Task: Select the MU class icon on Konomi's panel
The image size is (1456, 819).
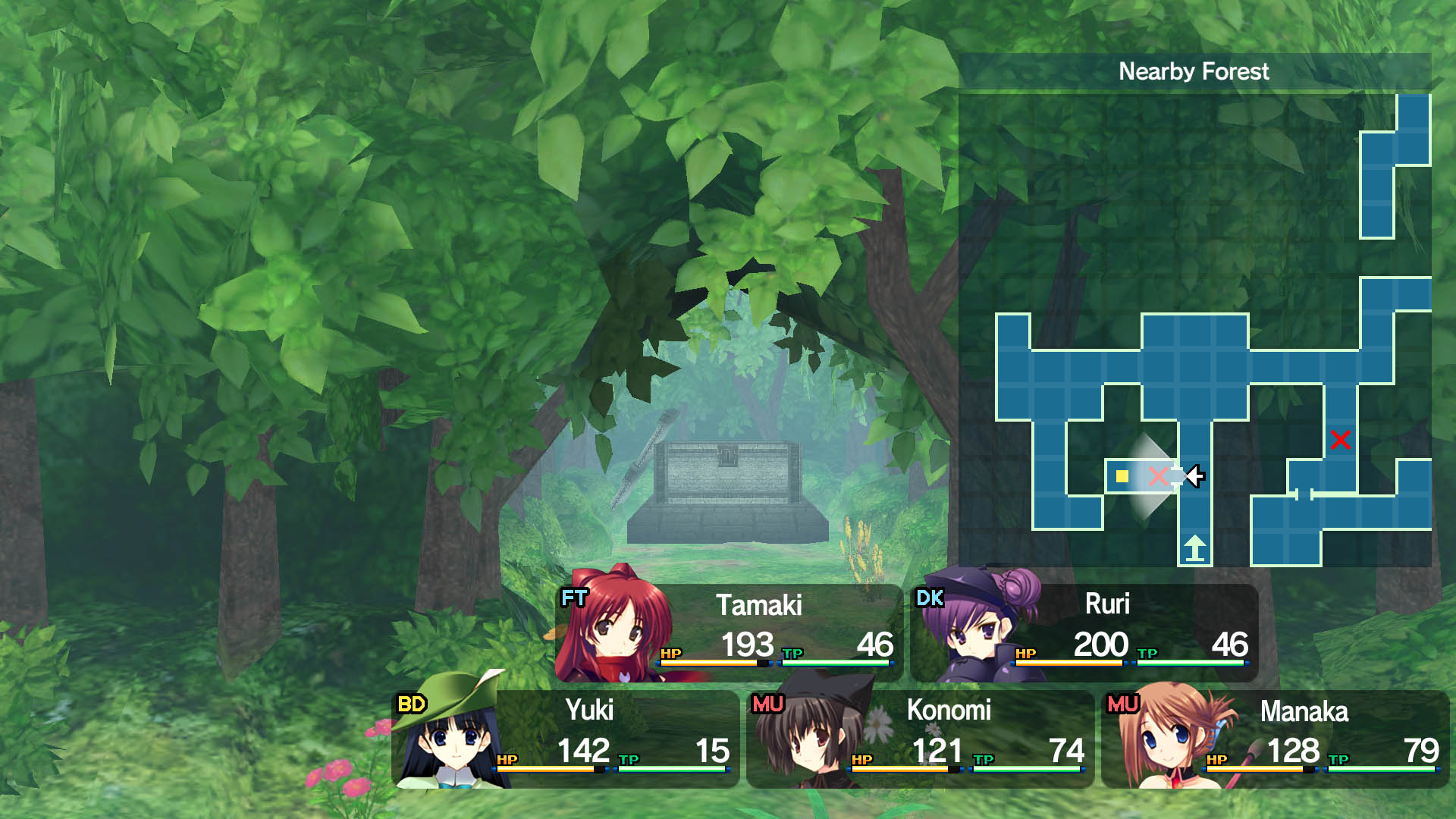Action: click(767, 705)
